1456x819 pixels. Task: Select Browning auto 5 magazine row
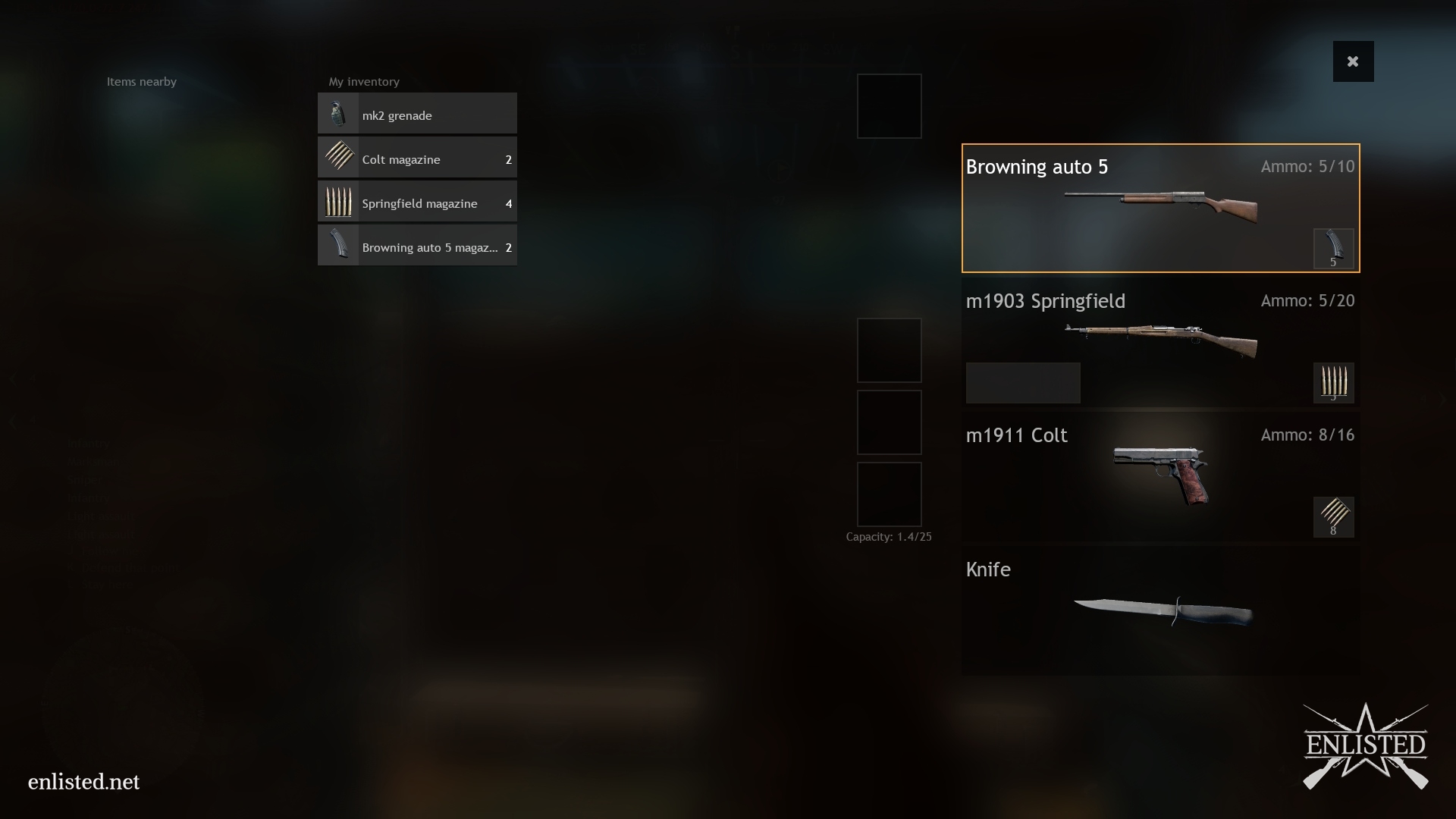coord(417,246)
